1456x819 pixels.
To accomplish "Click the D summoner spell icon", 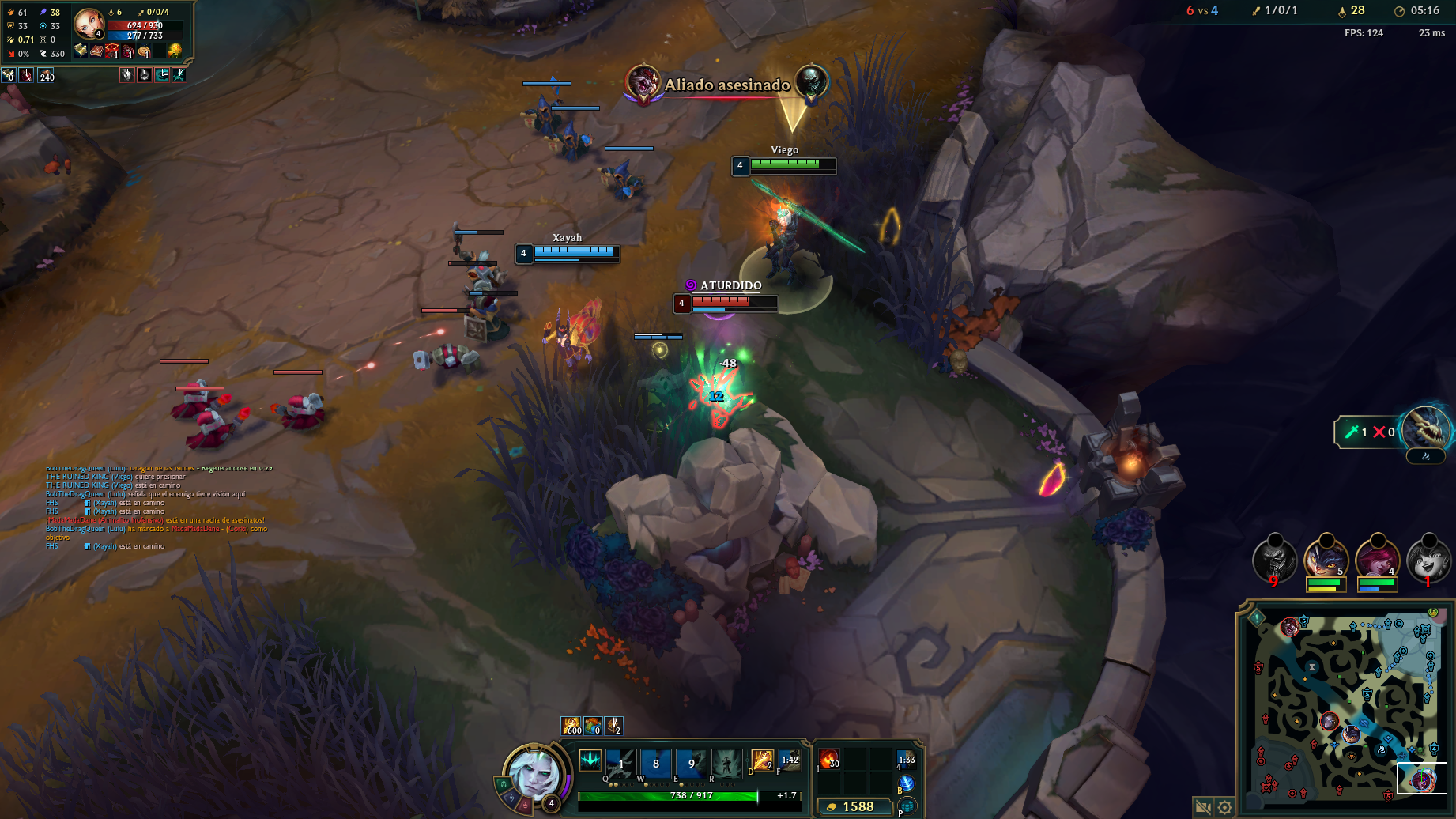I will [762, 760].
